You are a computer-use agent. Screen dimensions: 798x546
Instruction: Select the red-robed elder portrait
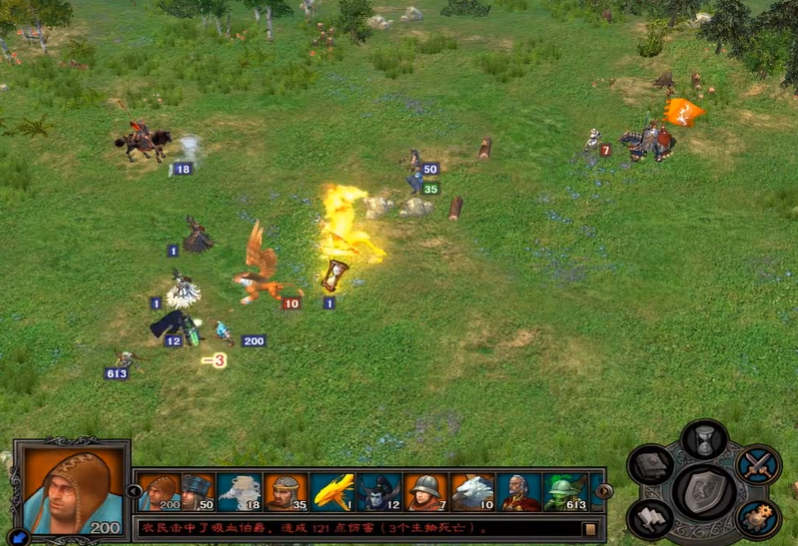pos(520,491)
